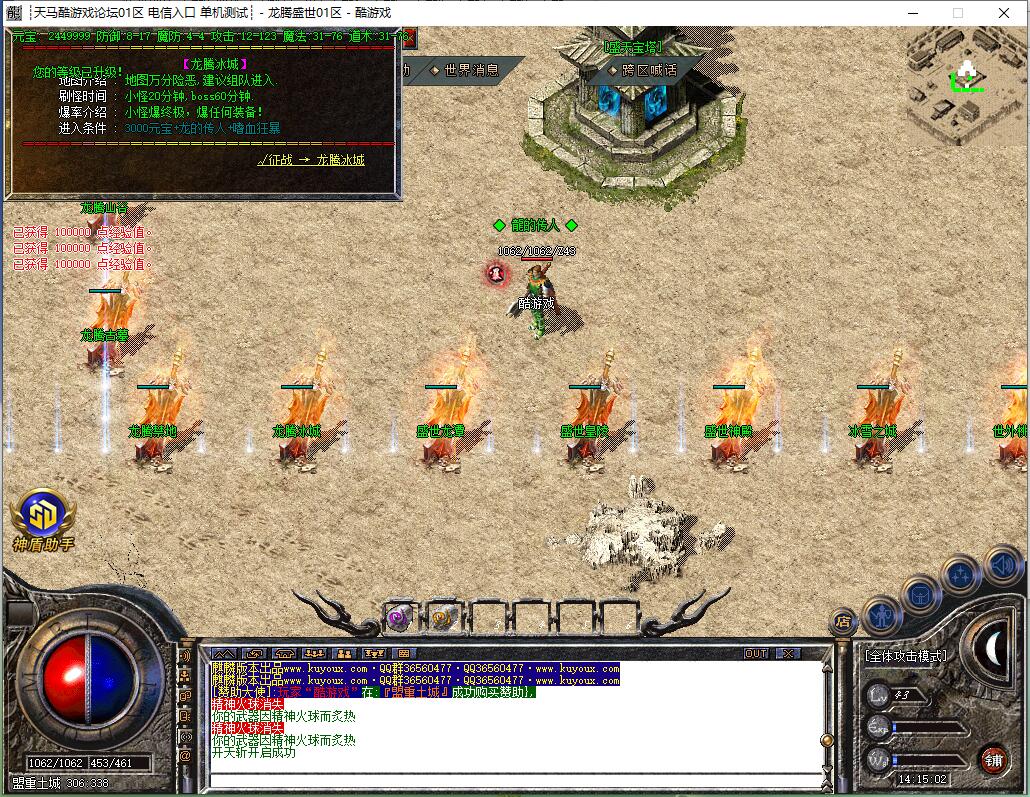Use the purple orb item in the hotbar
Viewport: 1030px width, 797px height.
tap(401, 617)
